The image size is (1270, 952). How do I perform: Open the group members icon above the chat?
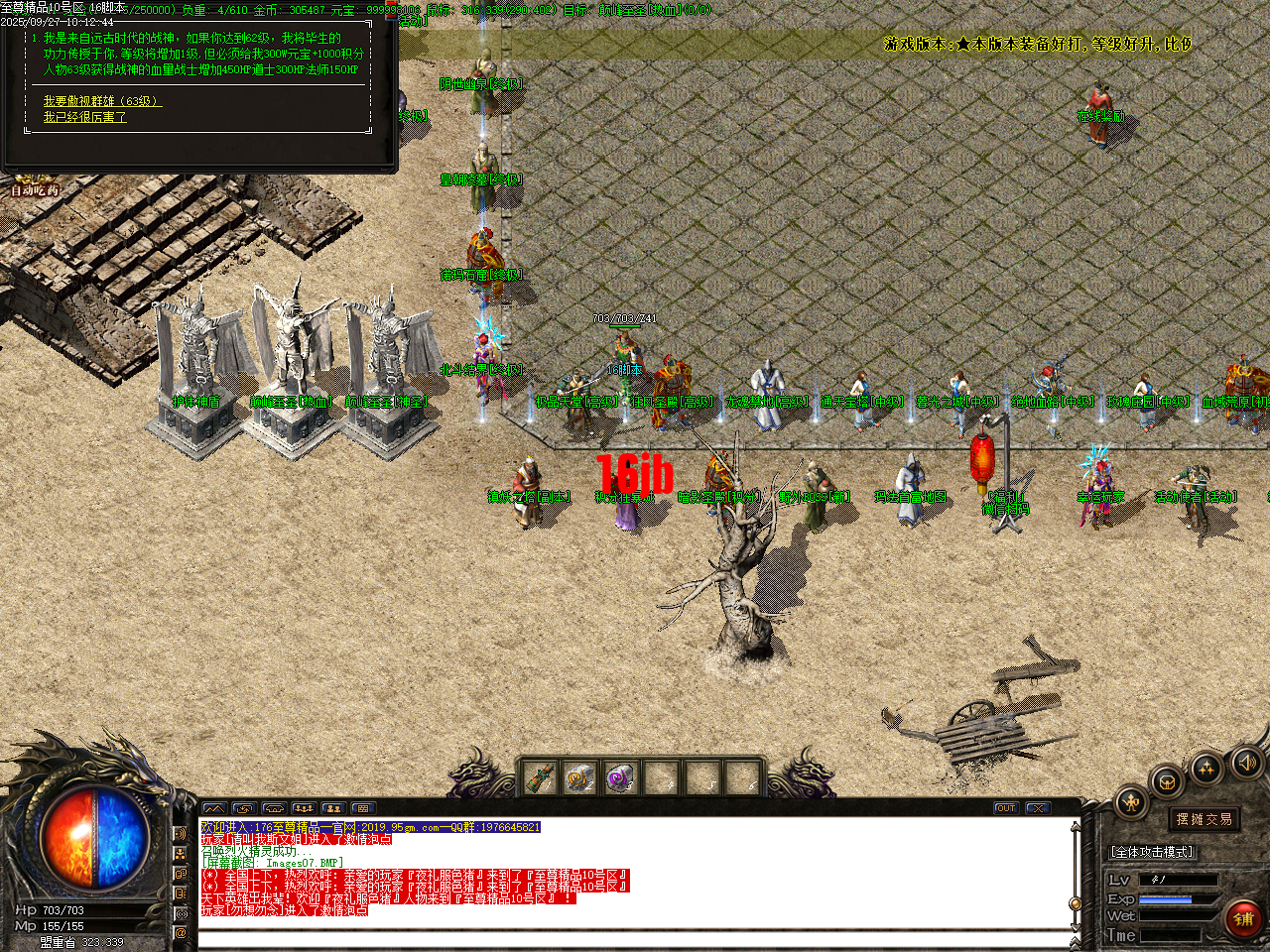(x=305, y=808)
